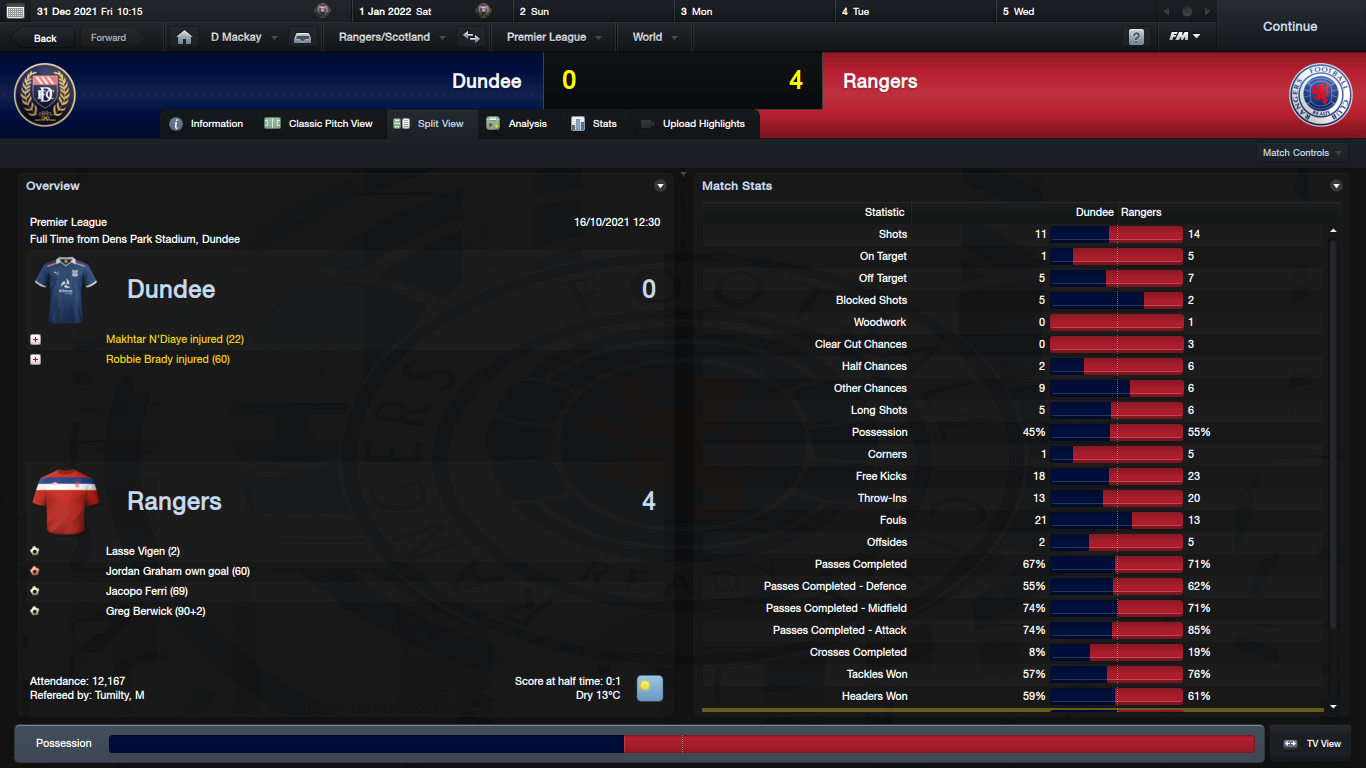Image resolution: width=1366 pixels, height=768 pixels.
Task: Go Back to the previous screen
Action: (x=45, y=38)
